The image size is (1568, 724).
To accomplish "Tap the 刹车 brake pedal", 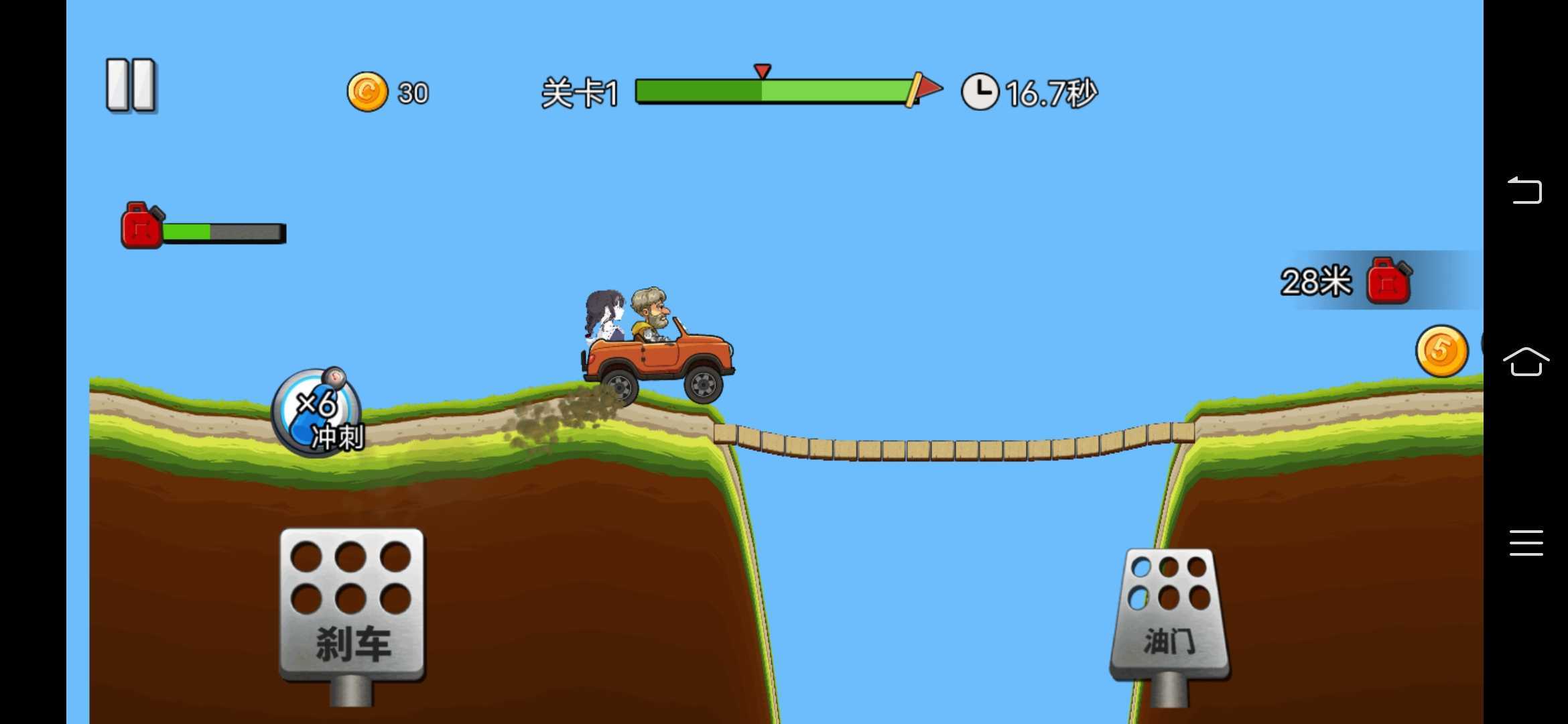I will (x=352, y=603).
